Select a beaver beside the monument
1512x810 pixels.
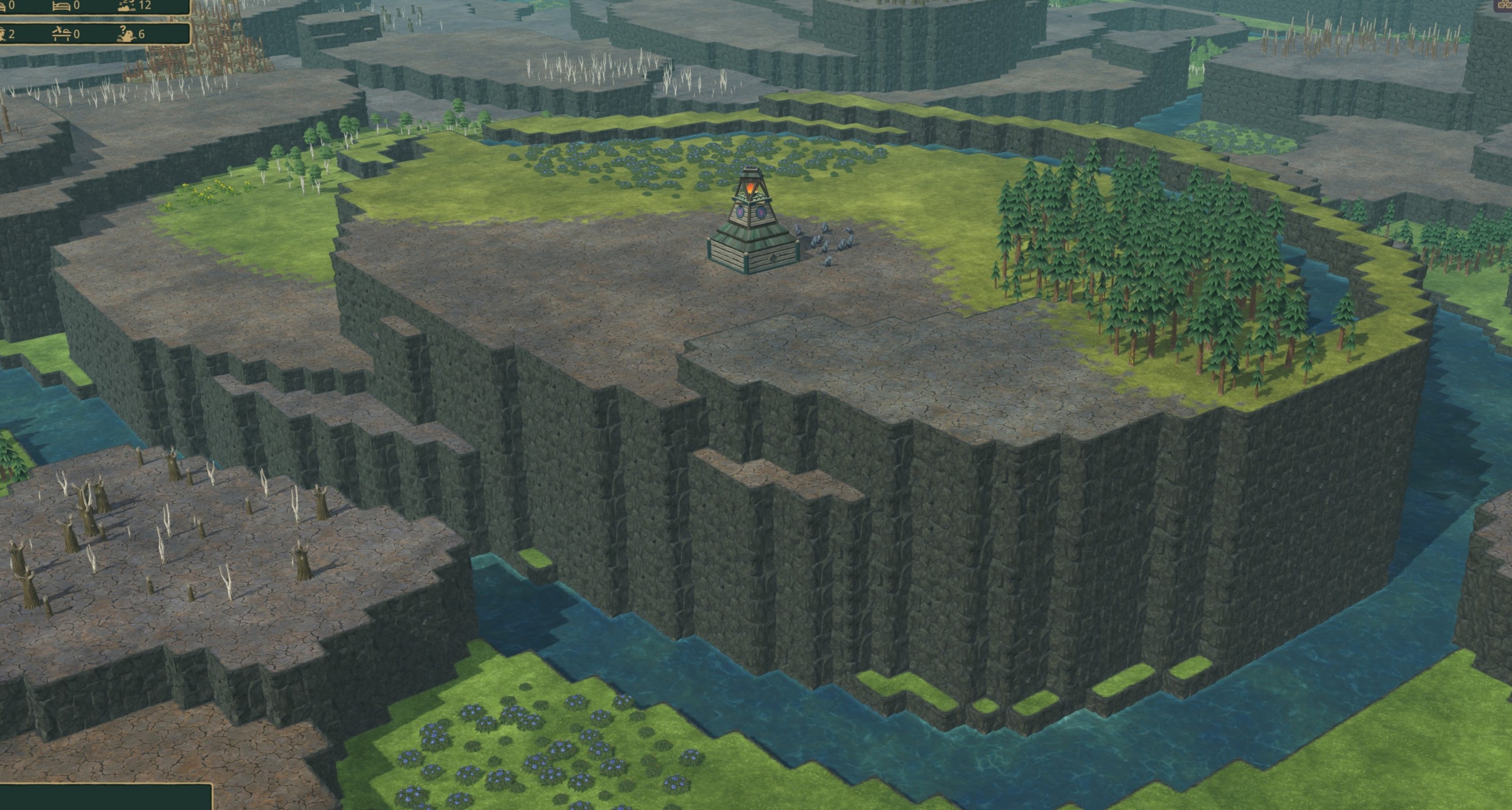[798, 230]
